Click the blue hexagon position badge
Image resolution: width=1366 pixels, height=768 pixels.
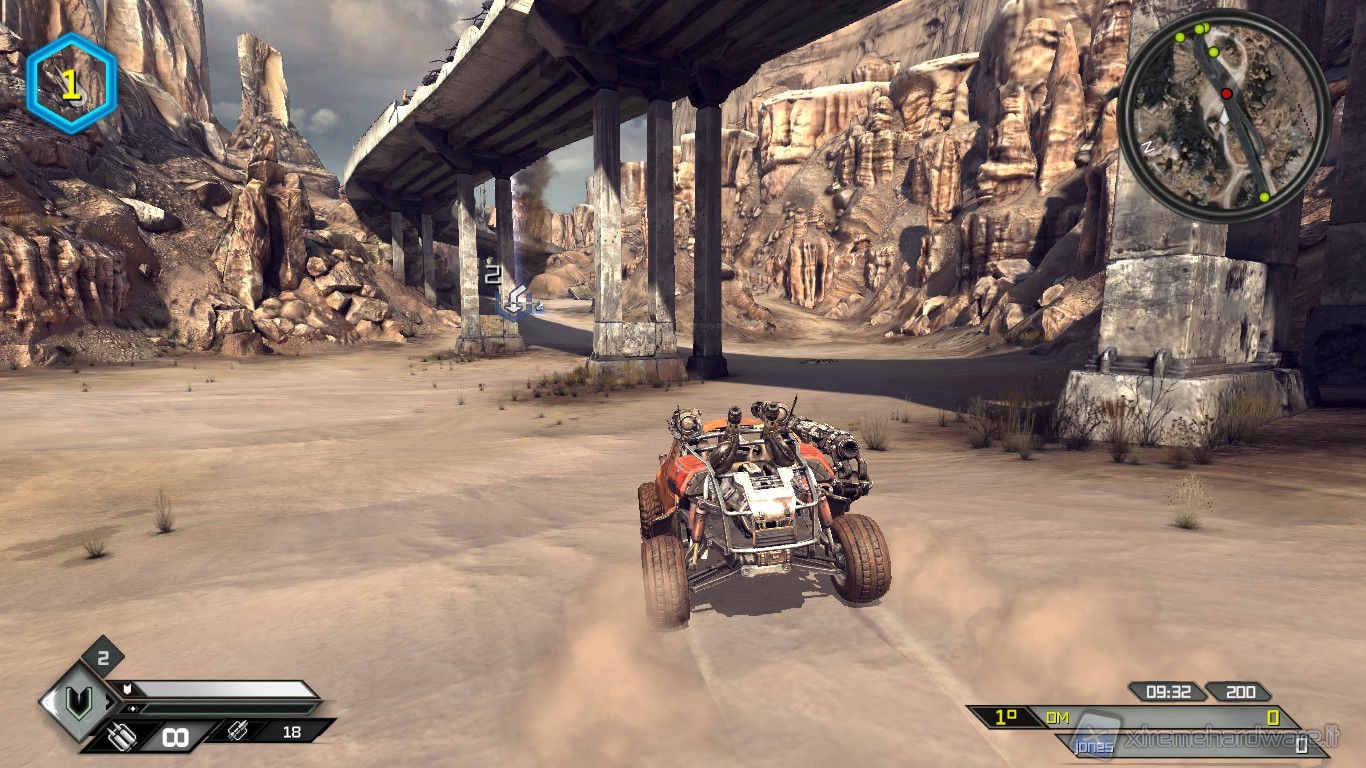tap(71, 84)
